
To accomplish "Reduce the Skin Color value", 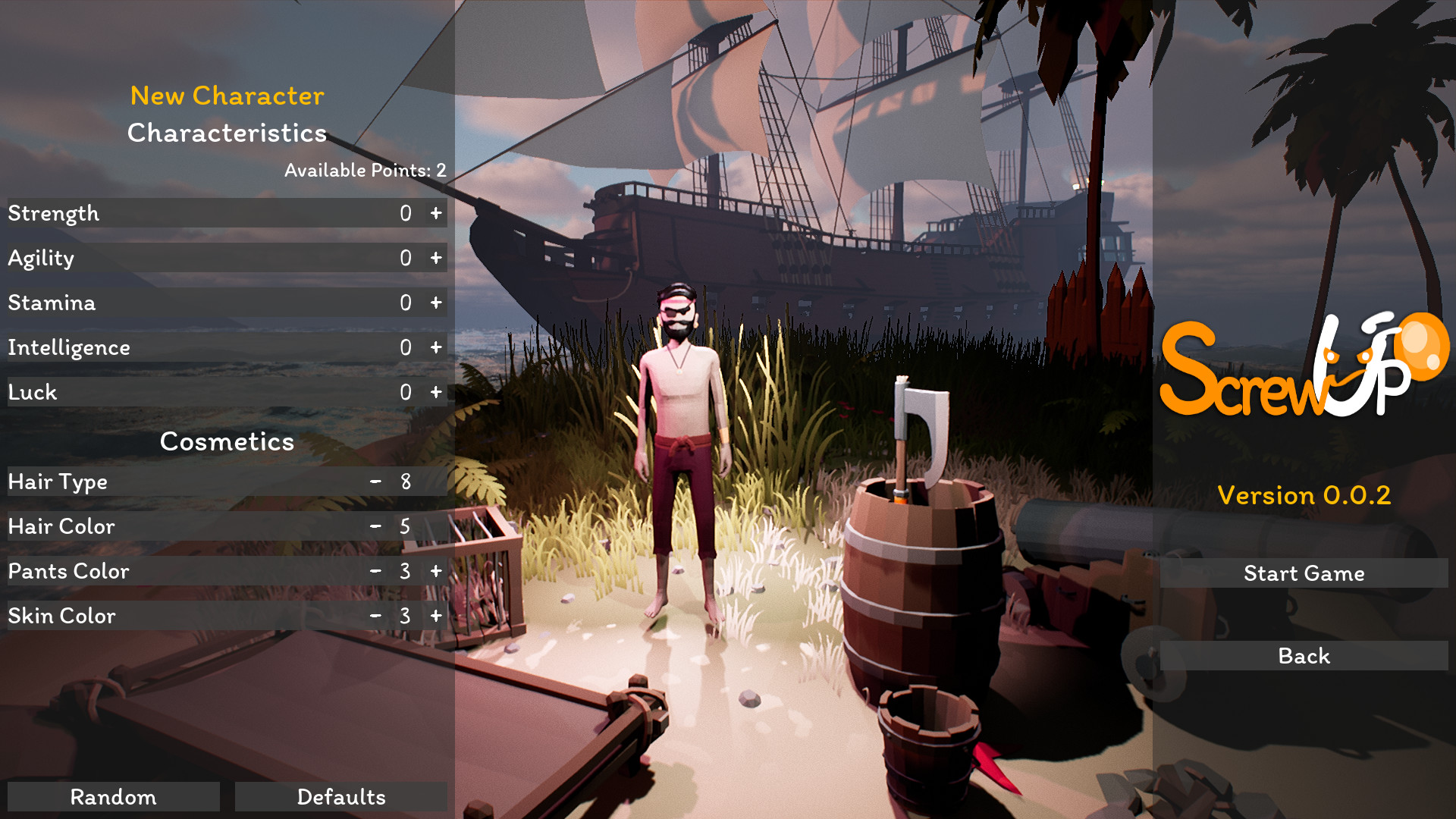I will click(x=375, y=616).
